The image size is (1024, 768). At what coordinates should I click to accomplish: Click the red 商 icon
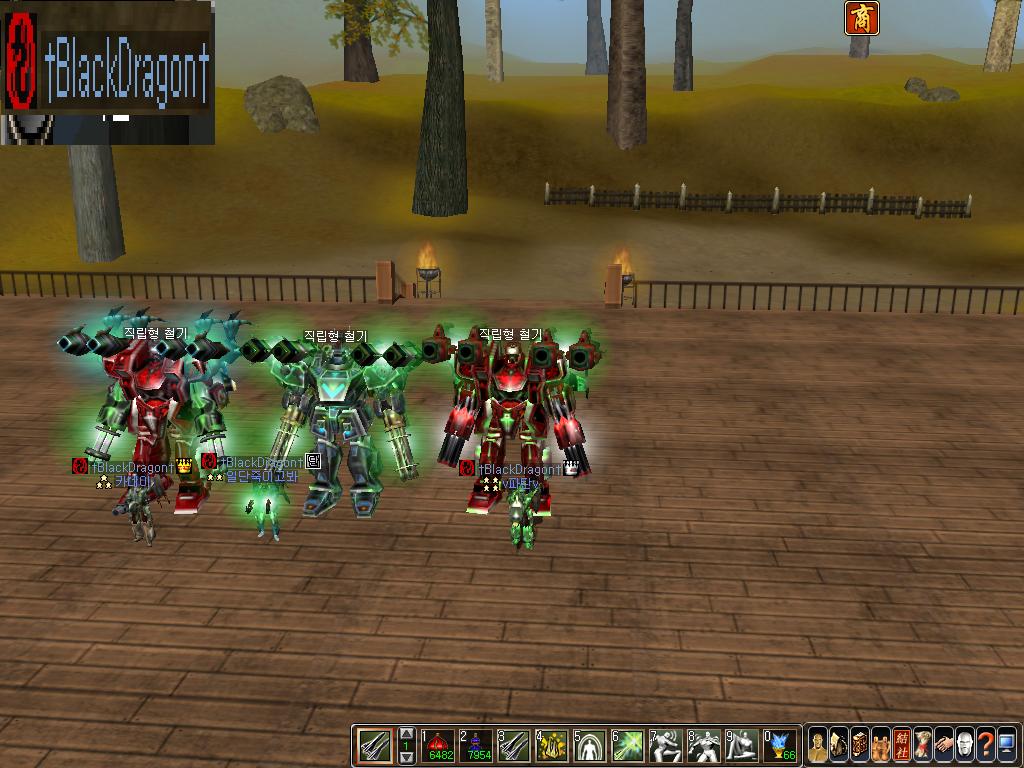point(860,18)
